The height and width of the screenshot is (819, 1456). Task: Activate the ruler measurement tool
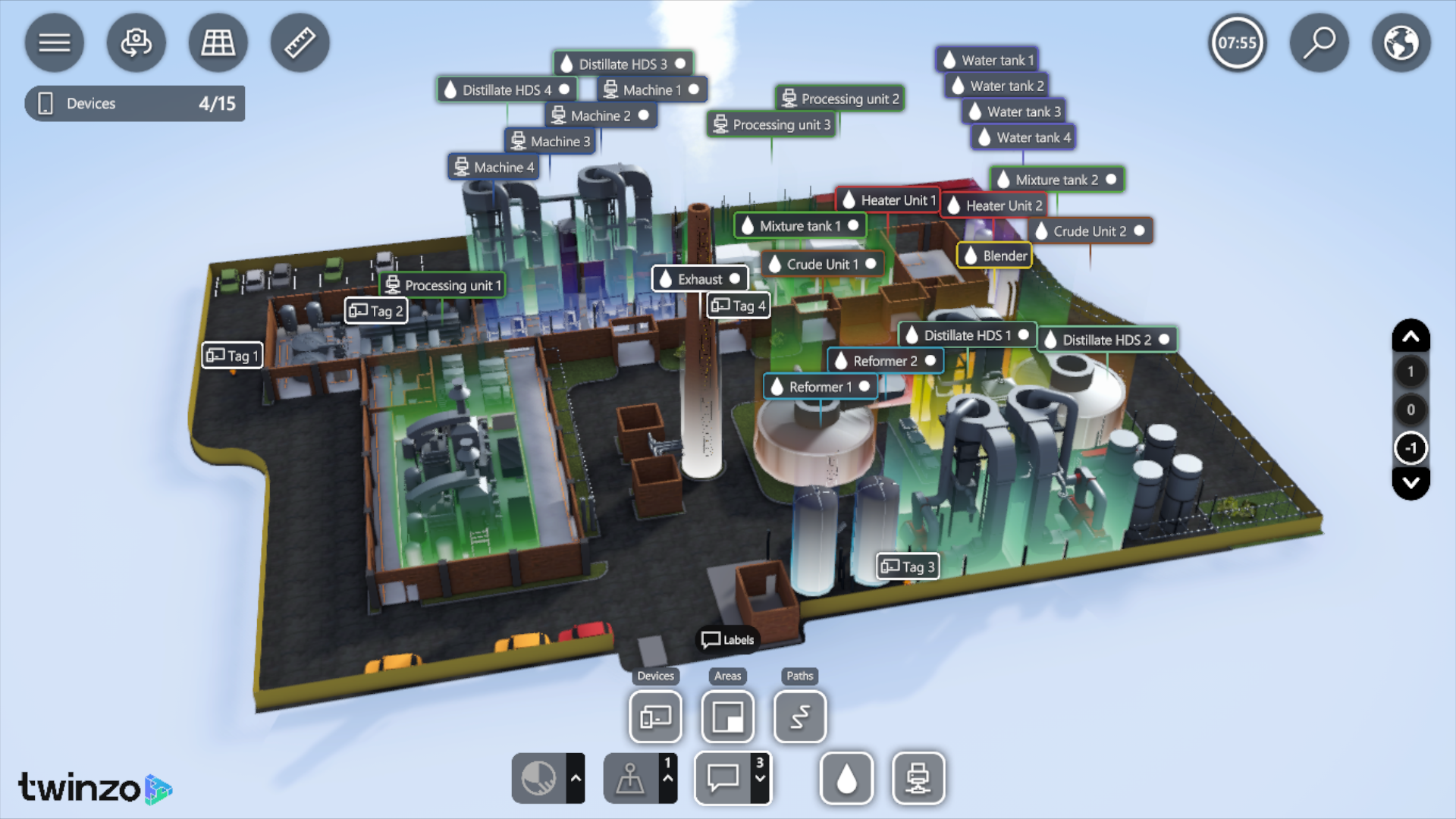pos(300,42)
